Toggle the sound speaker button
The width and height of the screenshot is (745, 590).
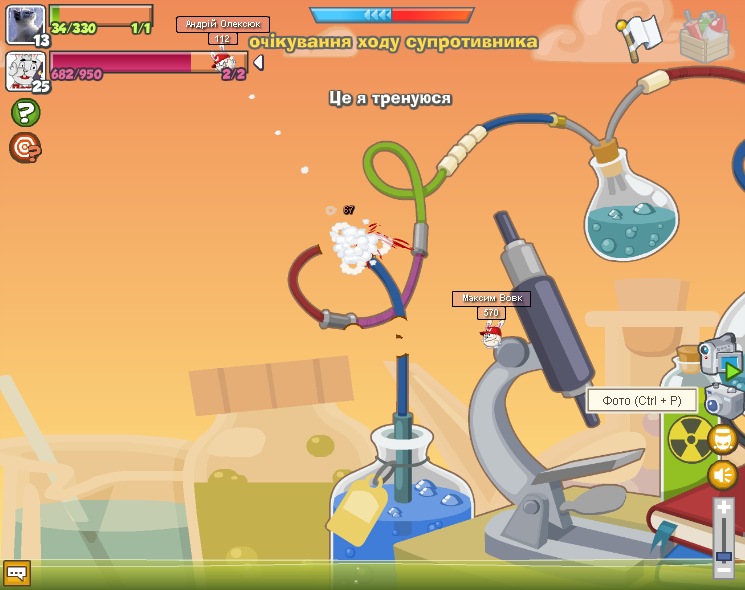[x=722, y=474]
